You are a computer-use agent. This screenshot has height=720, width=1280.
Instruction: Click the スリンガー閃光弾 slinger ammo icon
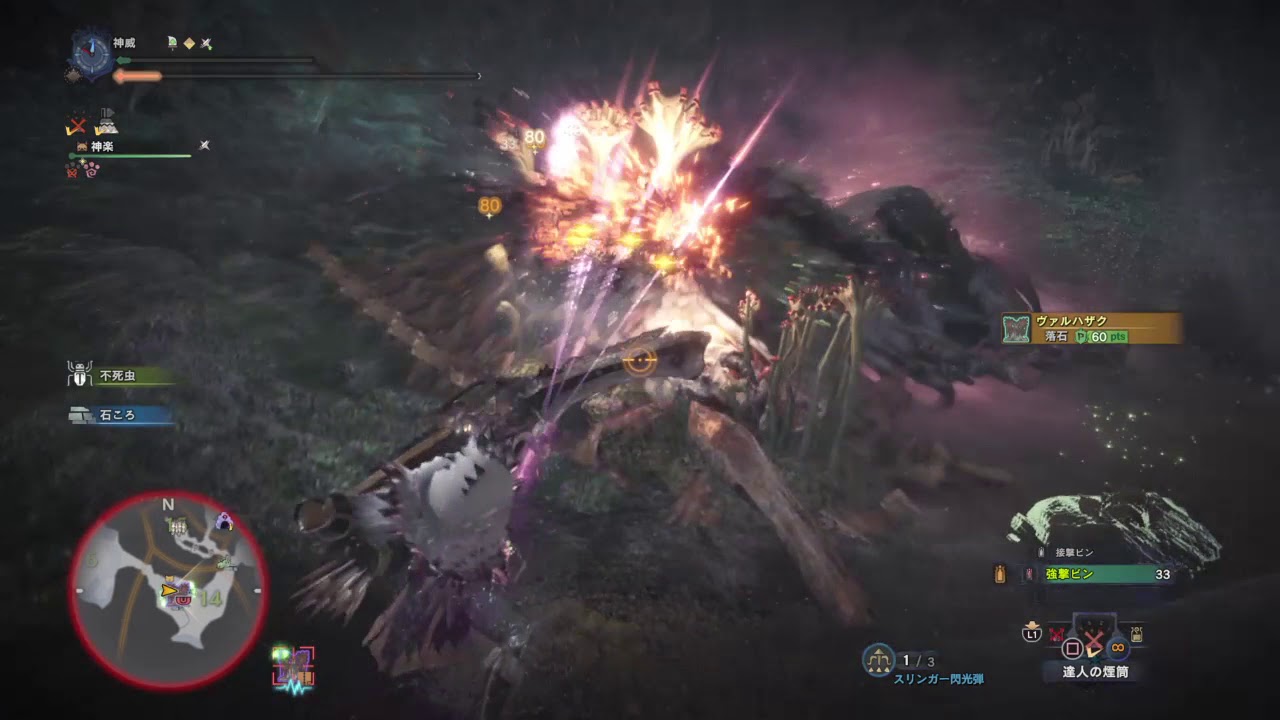point(878,660)
